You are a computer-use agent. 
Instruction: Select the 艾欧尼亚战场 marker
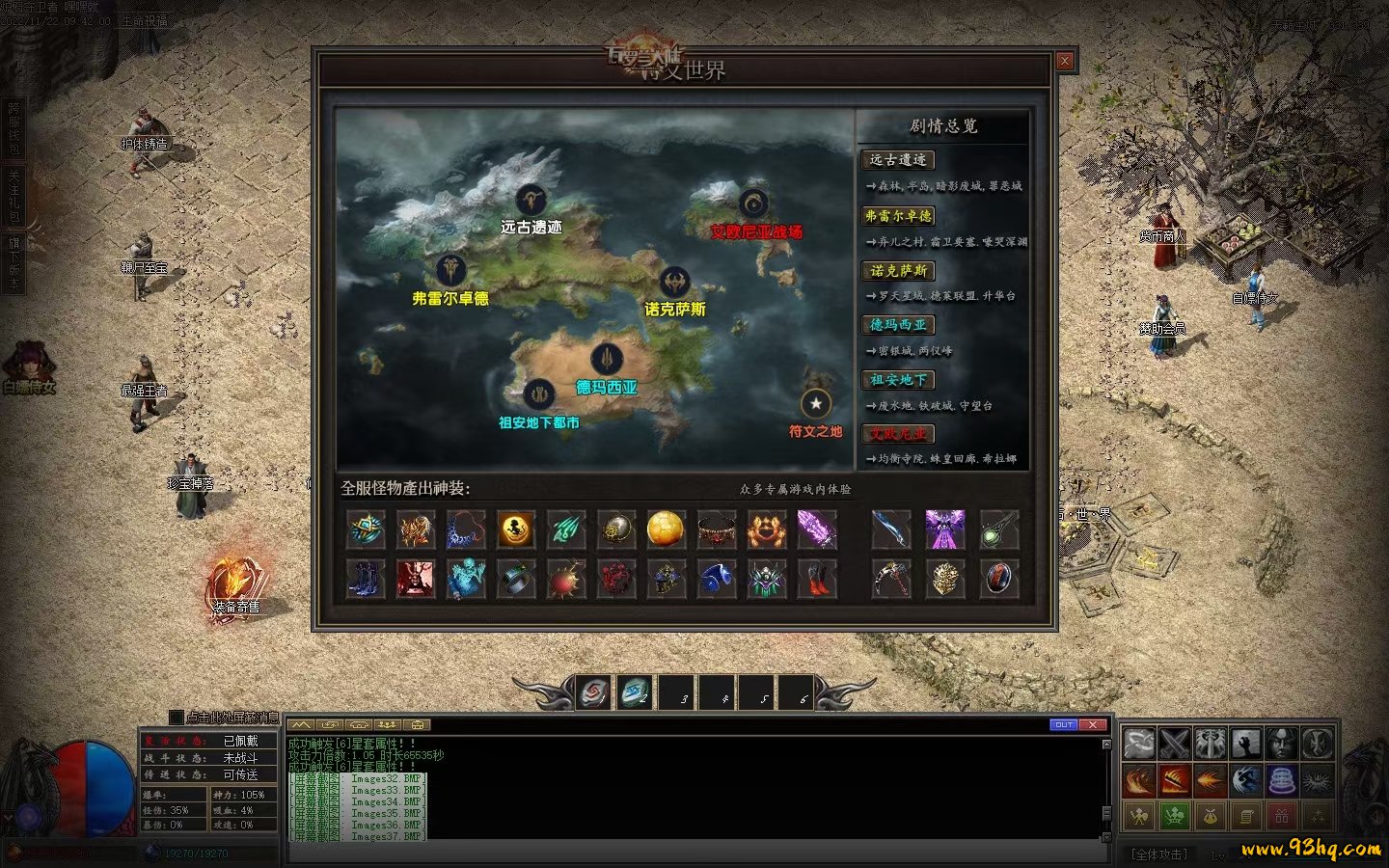point(753,203)
